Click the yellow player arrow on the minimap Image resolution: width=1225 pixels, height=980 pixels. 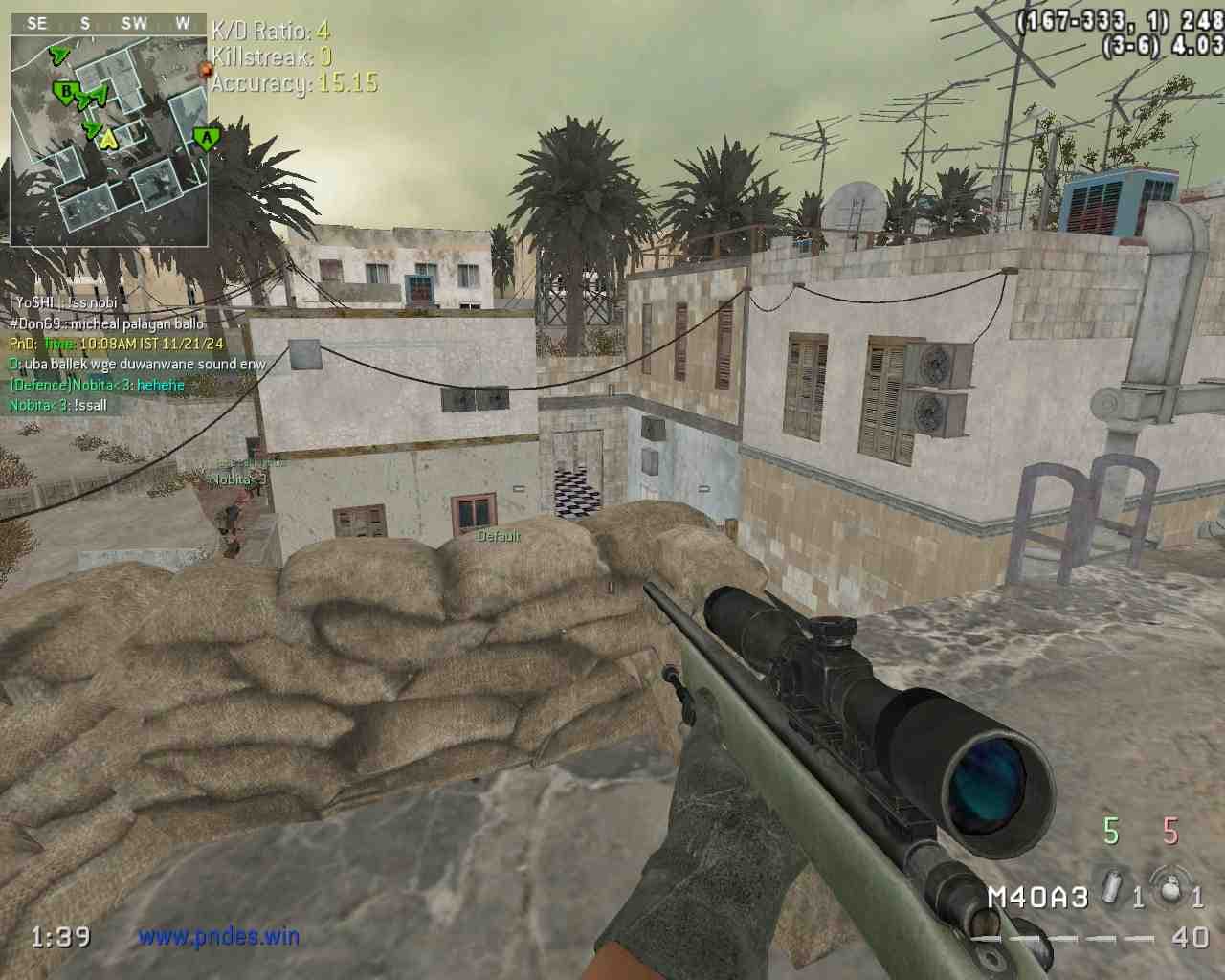pos(108,140)
